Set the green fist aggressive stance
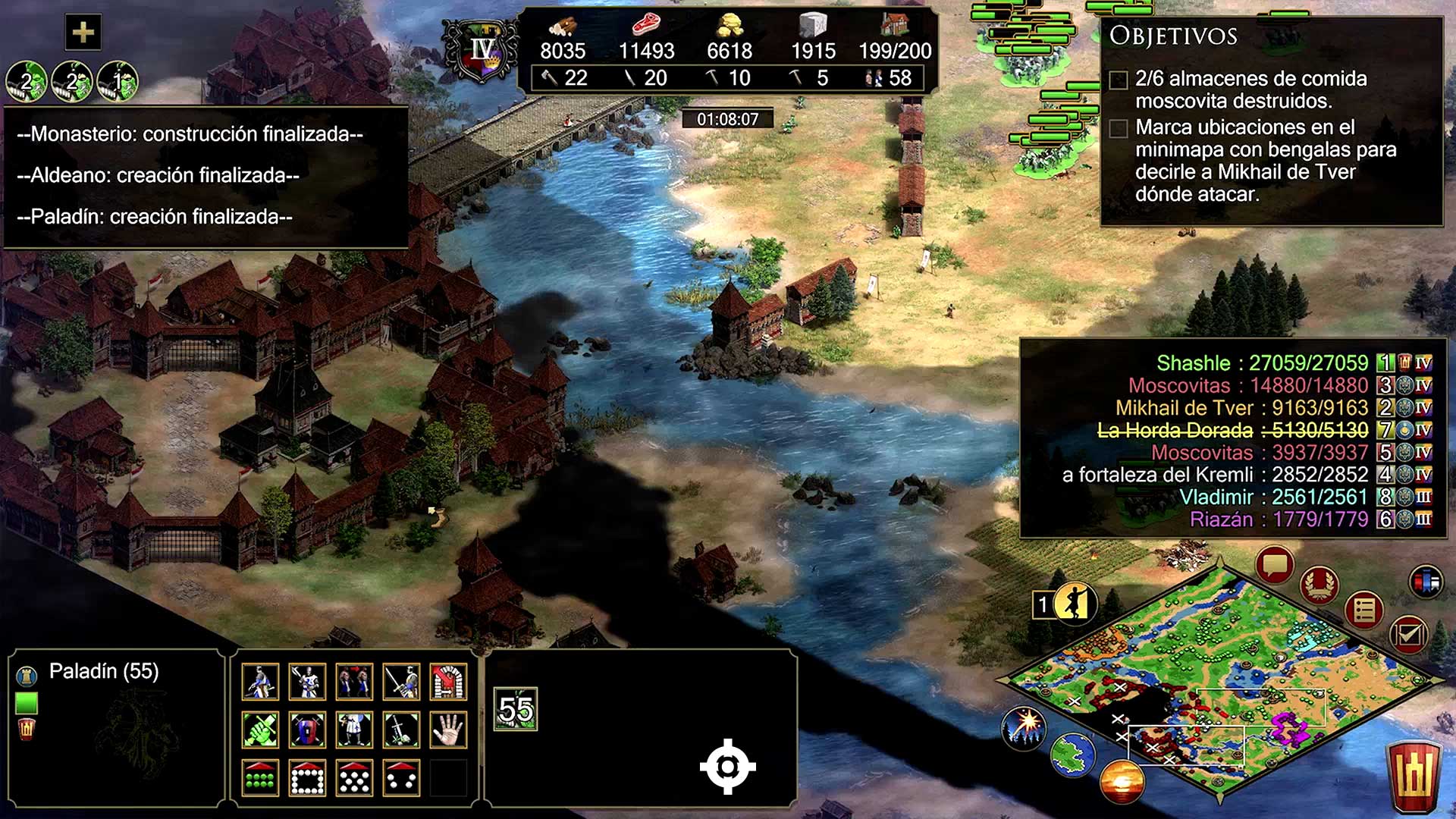1456x819 pixels. (x=260, y=730)
